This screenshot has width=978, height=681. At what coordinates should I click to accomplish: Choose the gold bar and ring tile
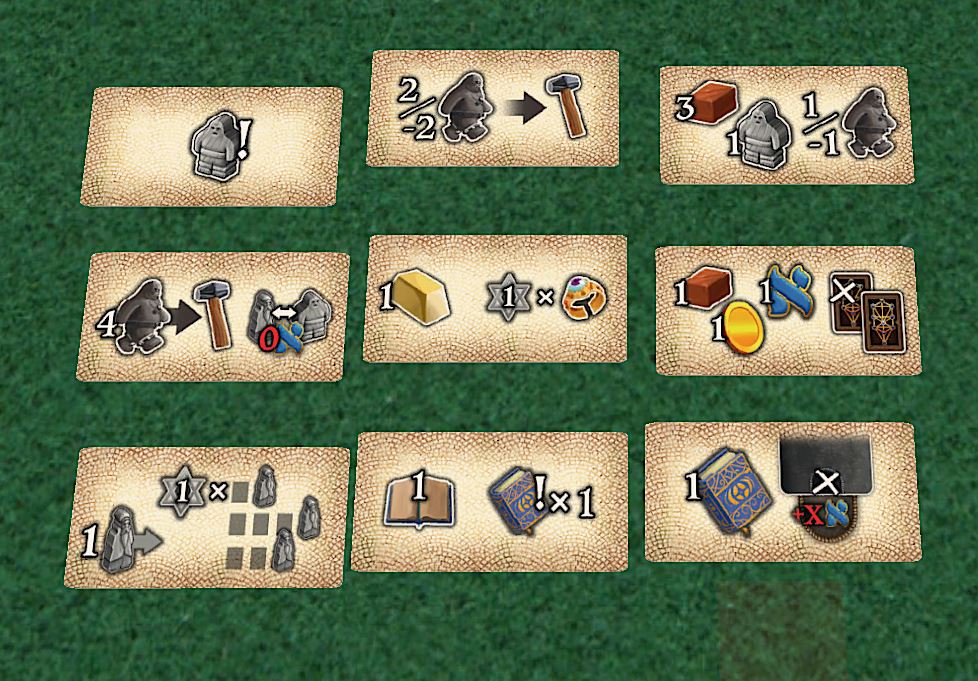[494, 298]
